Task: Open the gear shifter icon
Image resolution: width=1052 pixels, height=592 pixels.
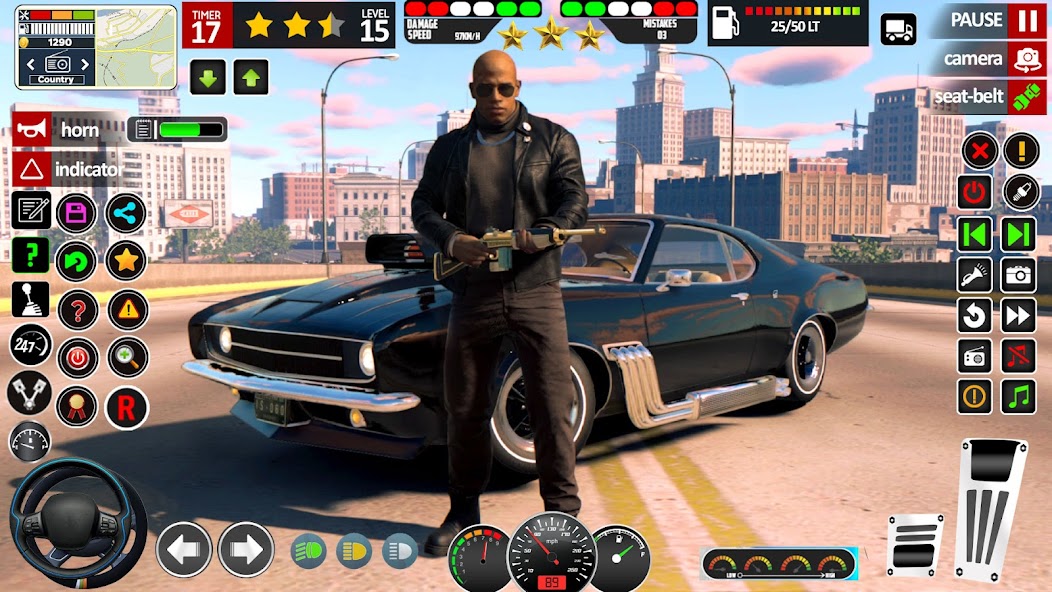Action: (30, 298)
